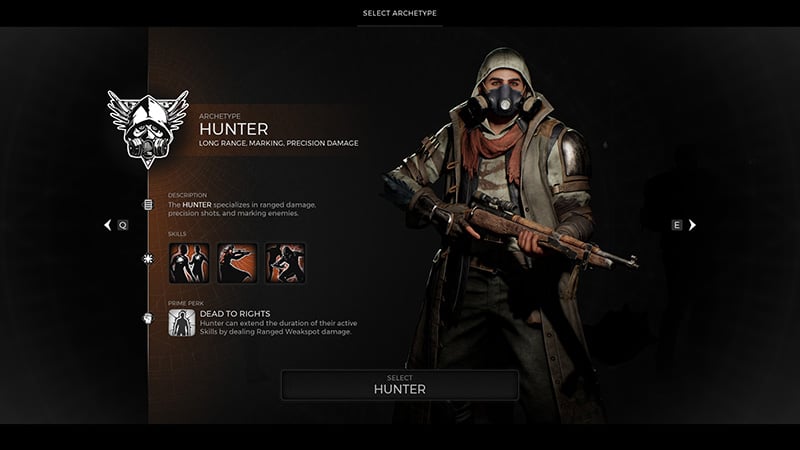Check the skill with the crouching figure
The image size is (800, 450).
285,263
